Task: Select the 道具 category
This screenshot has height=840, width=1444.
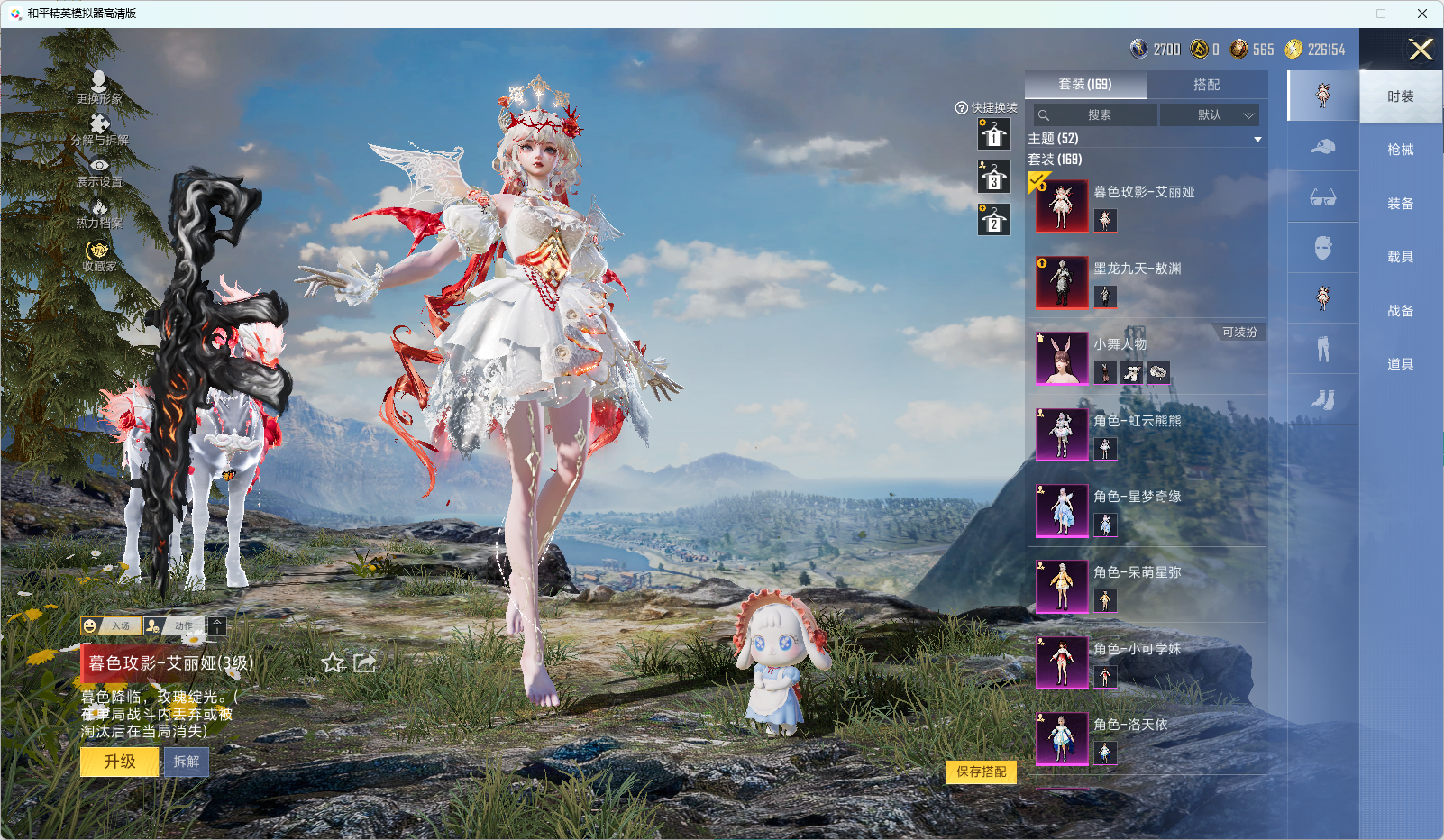Action: click(1400, 364)
